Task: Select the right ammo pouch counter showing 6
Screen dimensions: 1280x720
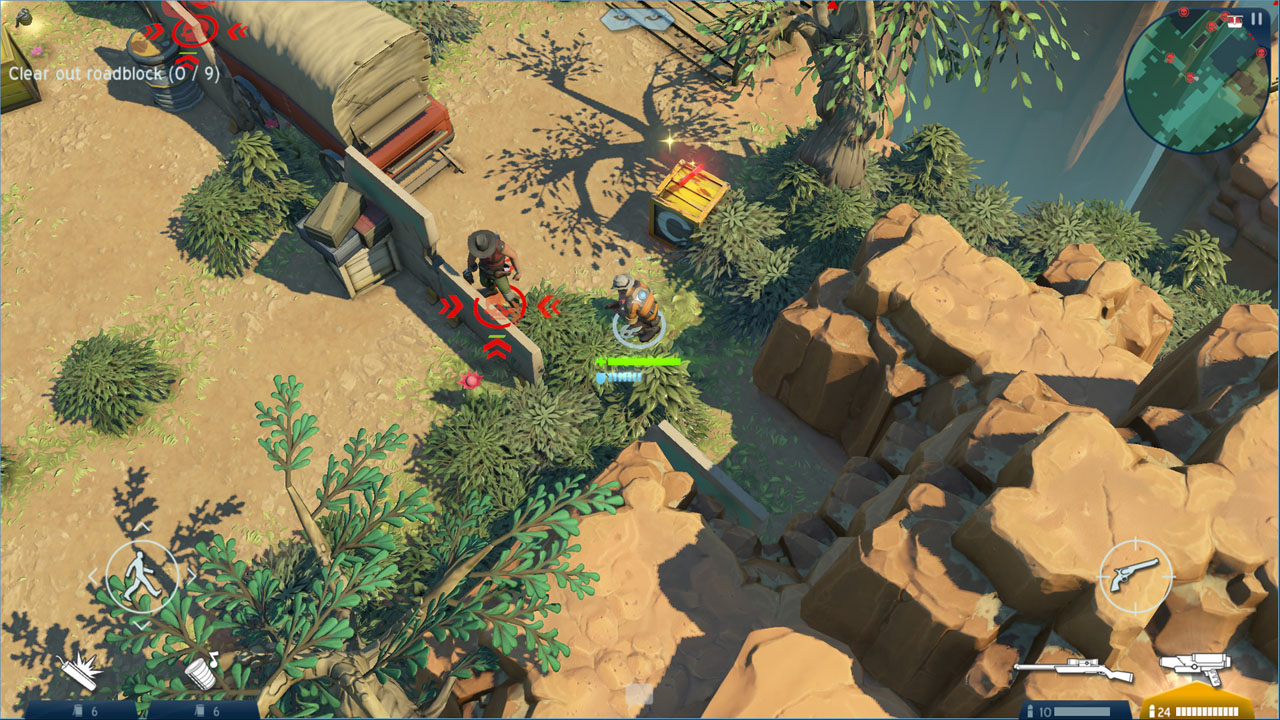Action: (206, 711)
